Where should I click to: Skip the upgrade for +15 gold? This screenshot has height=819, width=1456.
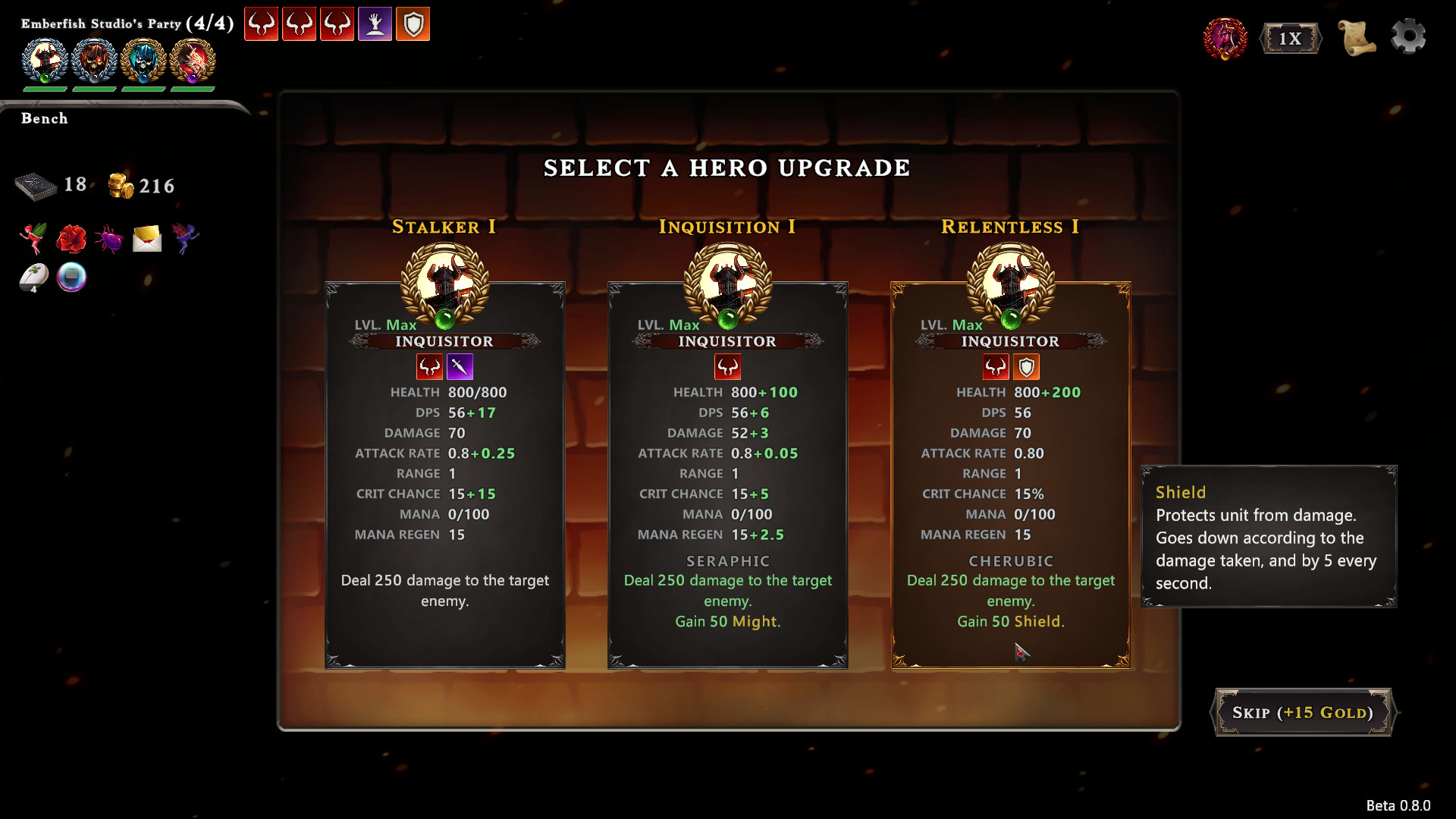click(1303, 712)
